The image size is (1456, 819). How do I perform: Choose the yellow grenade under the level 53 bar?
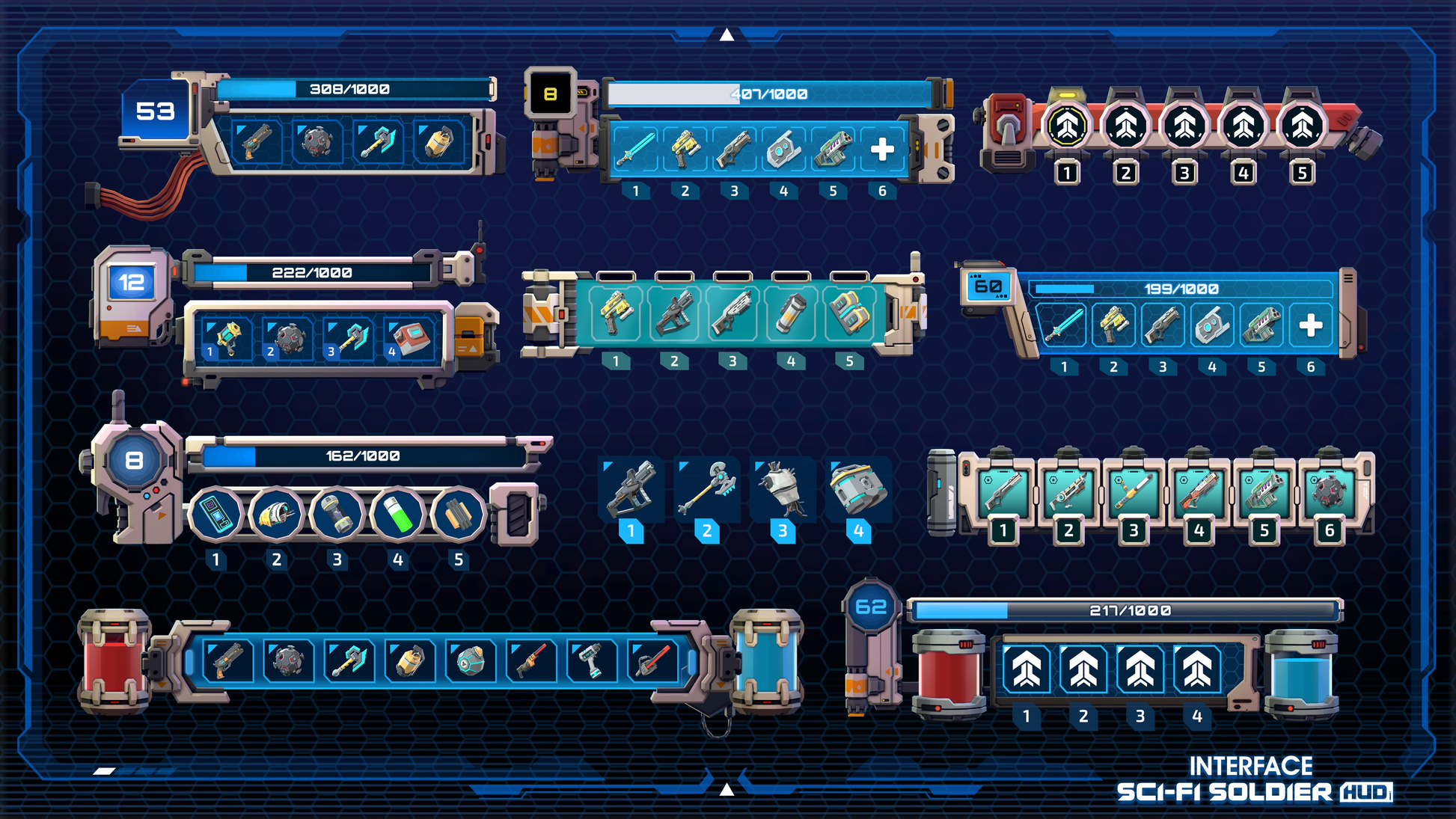(438, 141)
